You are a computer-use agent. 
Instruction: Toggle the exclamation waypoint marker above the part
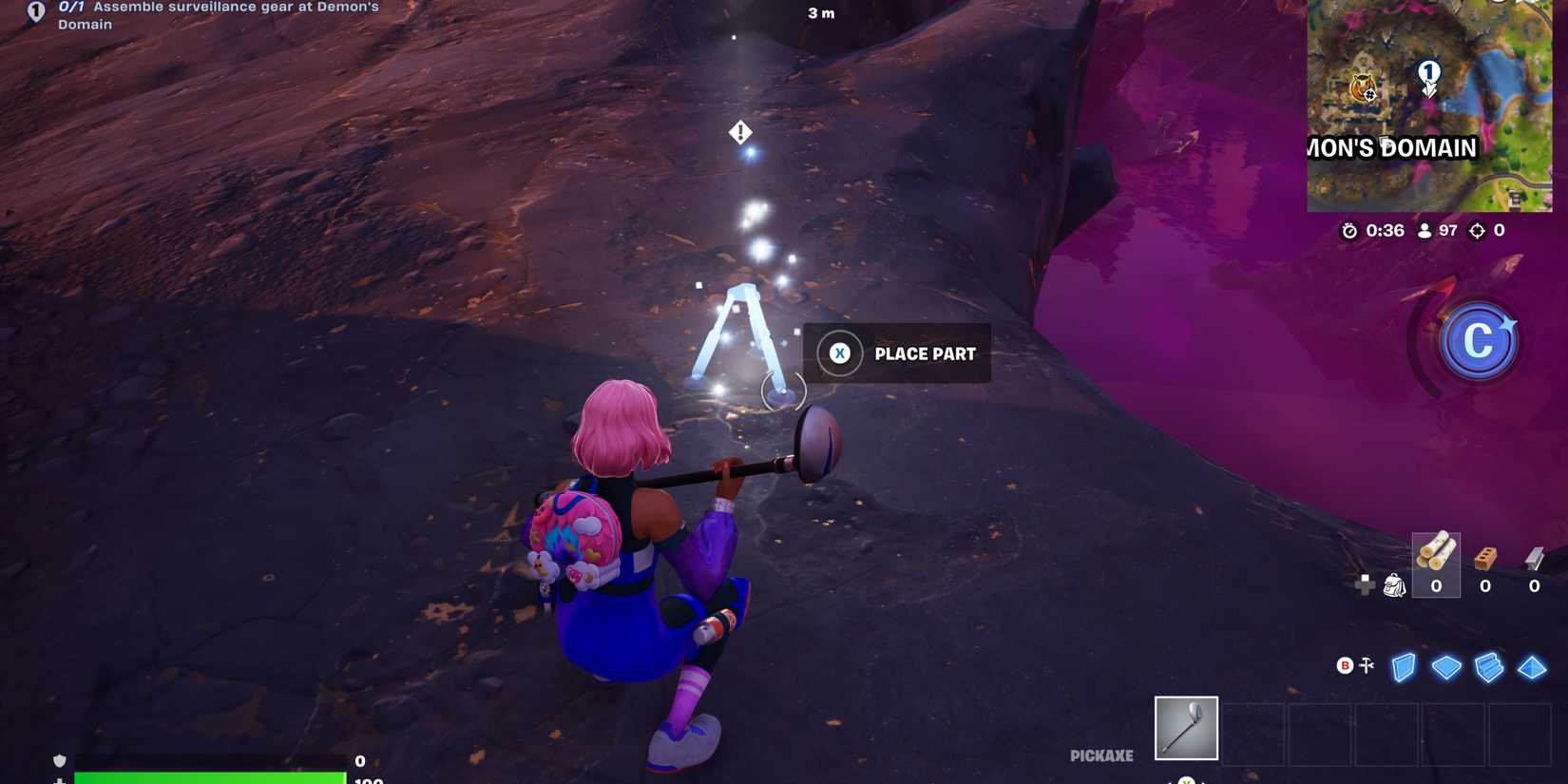click(738, 131)
